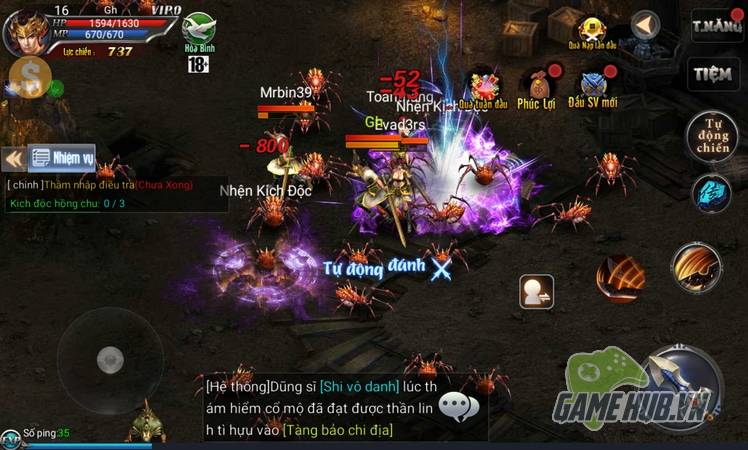Image resolution: width=748 pixels, height=450 pixels.
Task: Use the large orange slash skill
Action: pyautogui.click(x=697, y=267)
